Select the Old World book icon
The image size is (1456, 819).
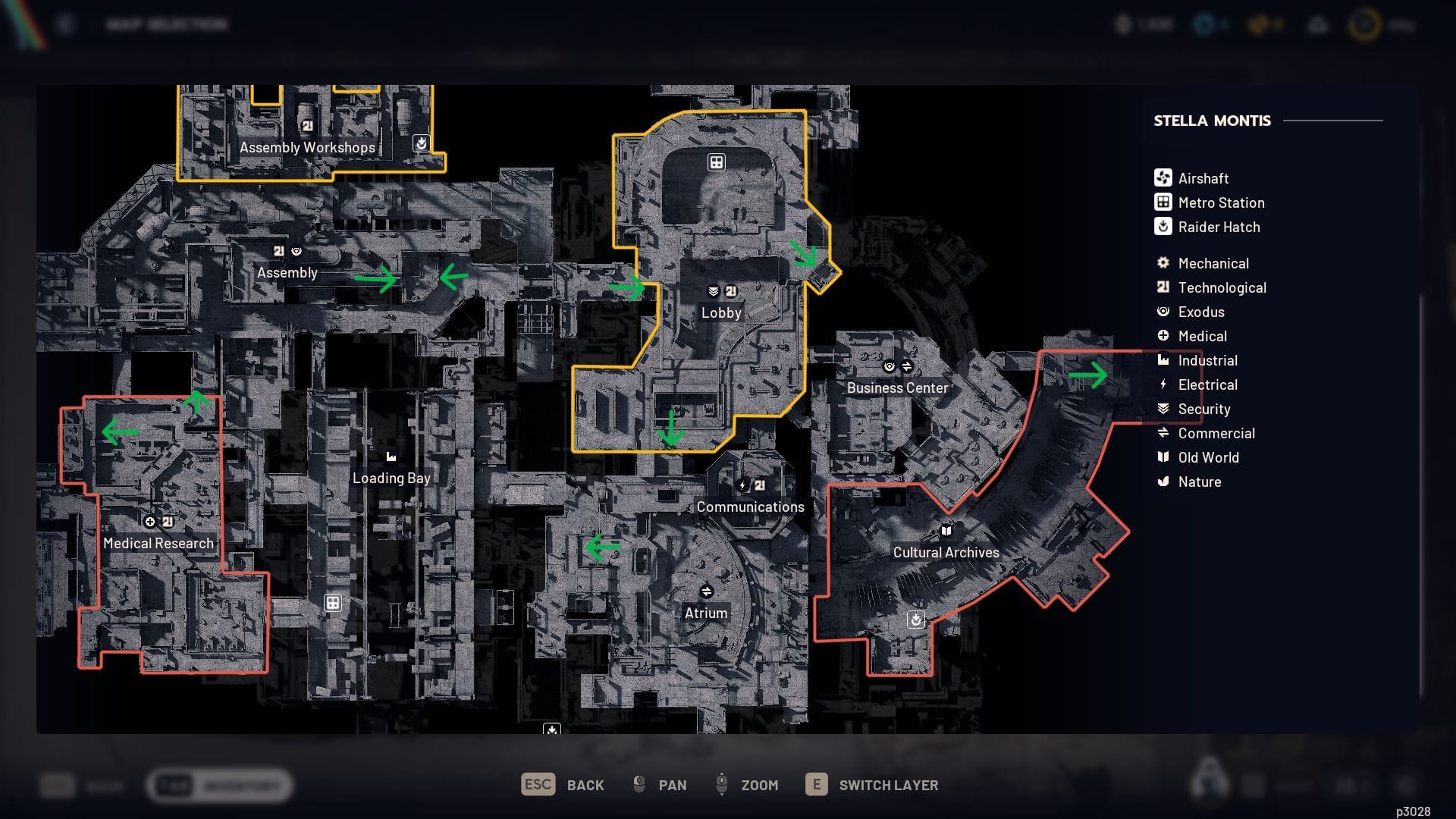1162,457
